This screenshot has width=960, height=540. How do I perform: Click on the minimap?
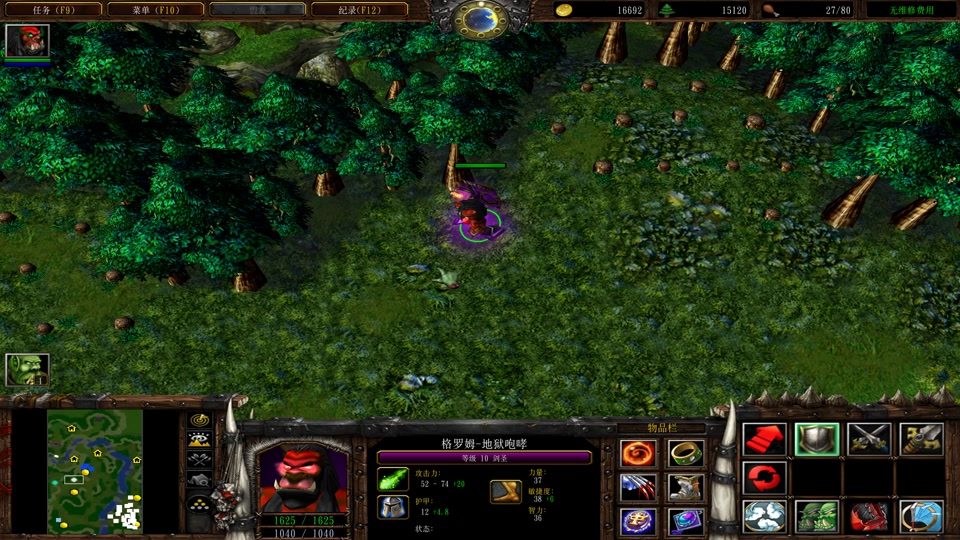95,471
